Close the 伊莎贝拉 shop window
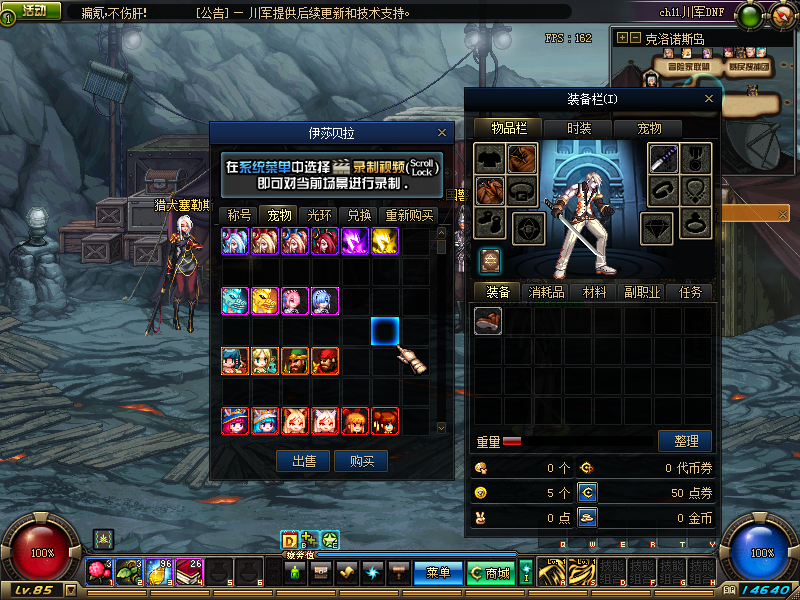The image size is (800, 600). pos(442,132)
